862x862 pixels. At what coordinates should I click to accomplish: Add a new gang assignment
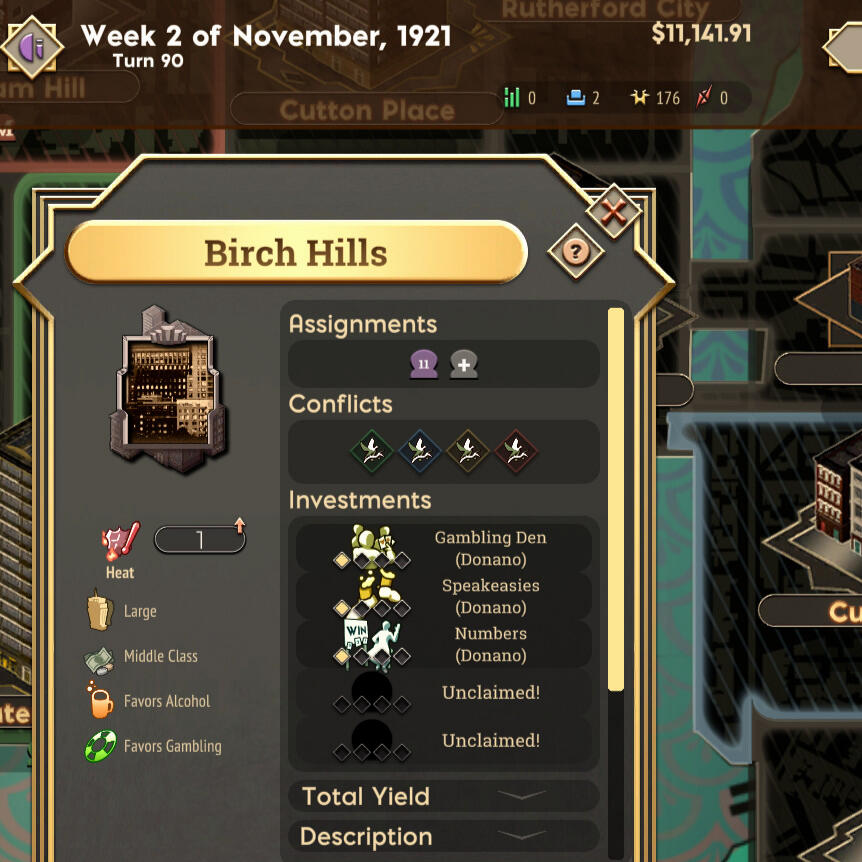tap(463, 365)
